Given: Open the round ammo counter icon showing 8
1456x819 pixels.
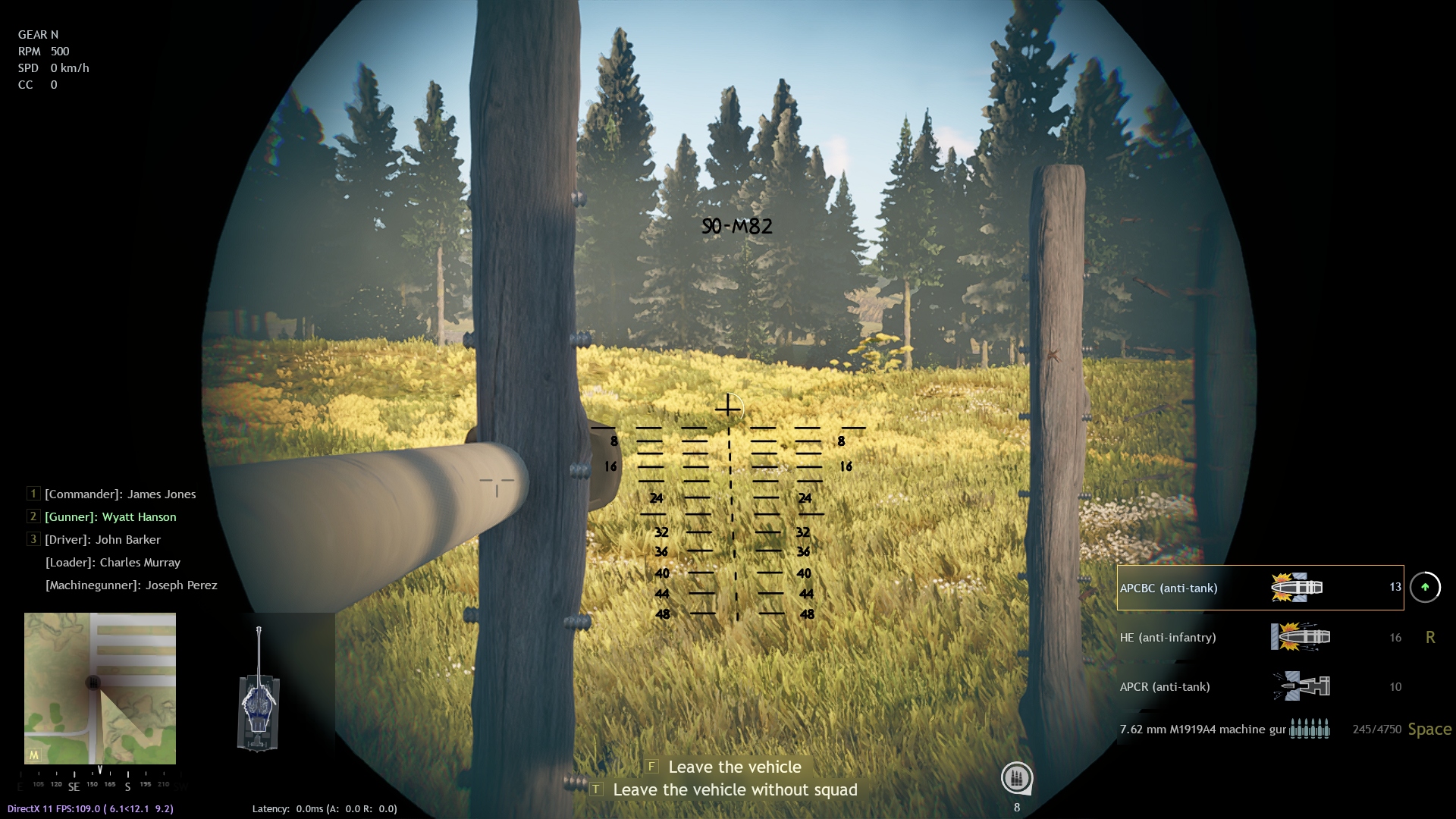Looking at the screenshot, I should (x=1018, y=777).
